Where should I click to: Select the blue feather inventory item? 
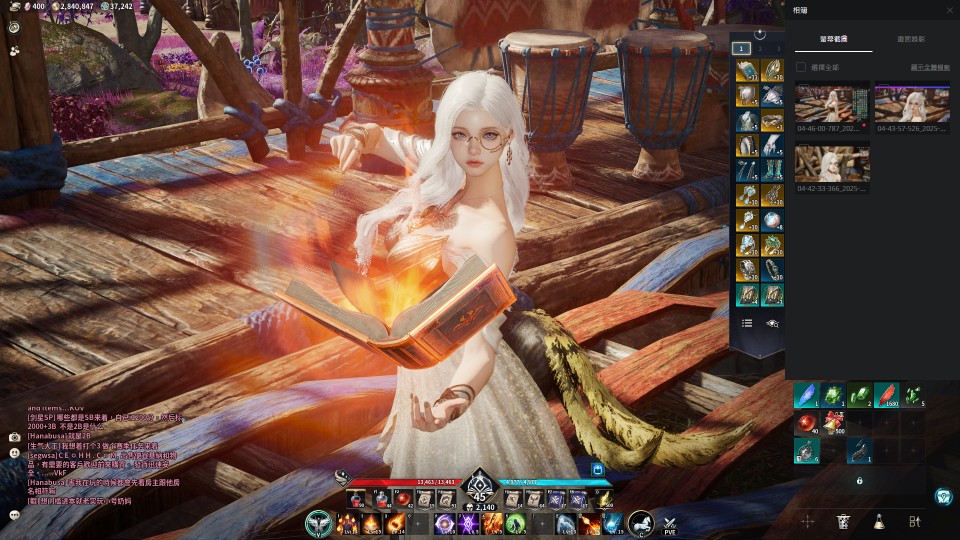click(807, 396)
